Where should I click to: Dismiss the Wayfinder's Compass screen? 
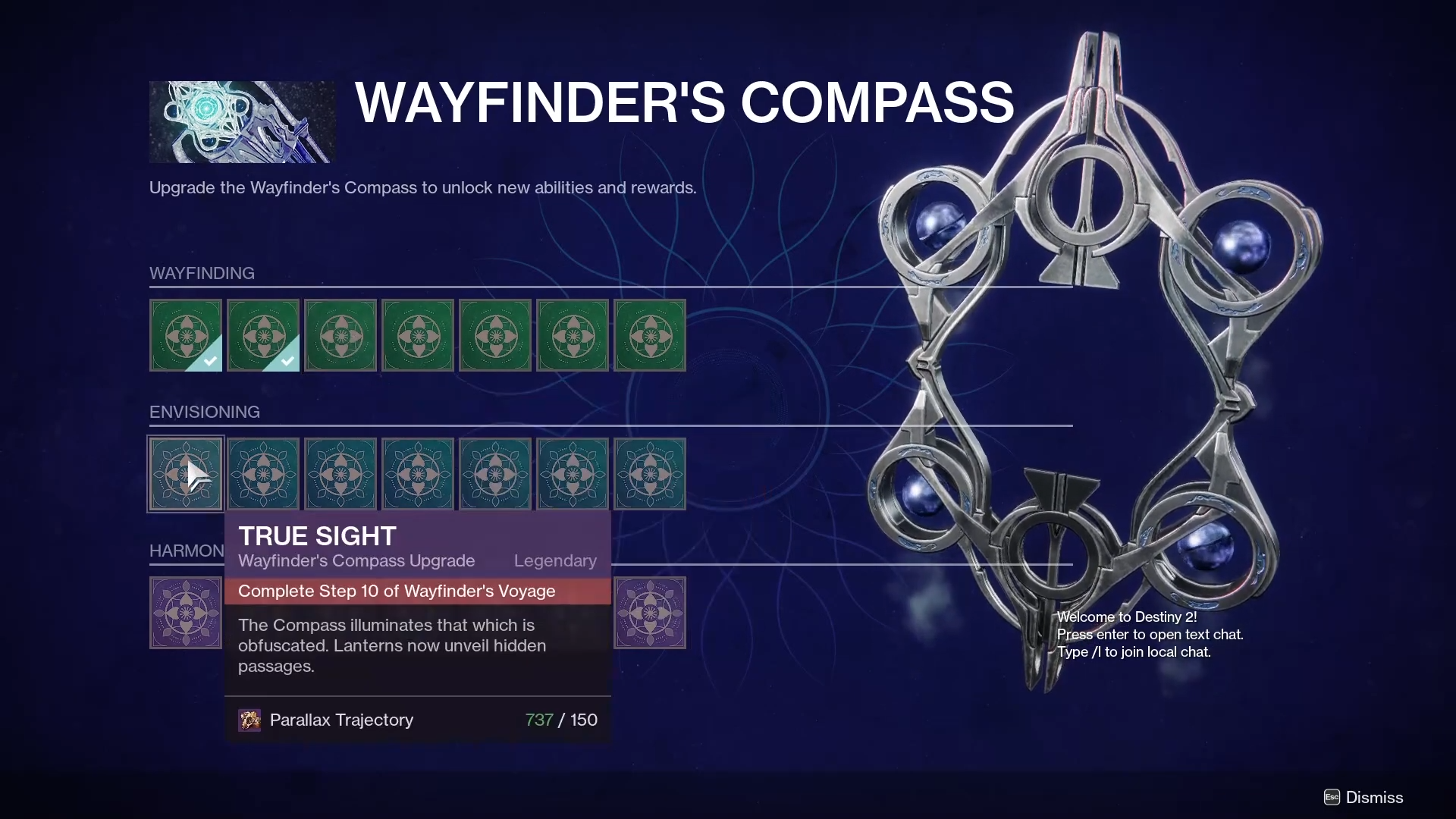point(1363,797)
